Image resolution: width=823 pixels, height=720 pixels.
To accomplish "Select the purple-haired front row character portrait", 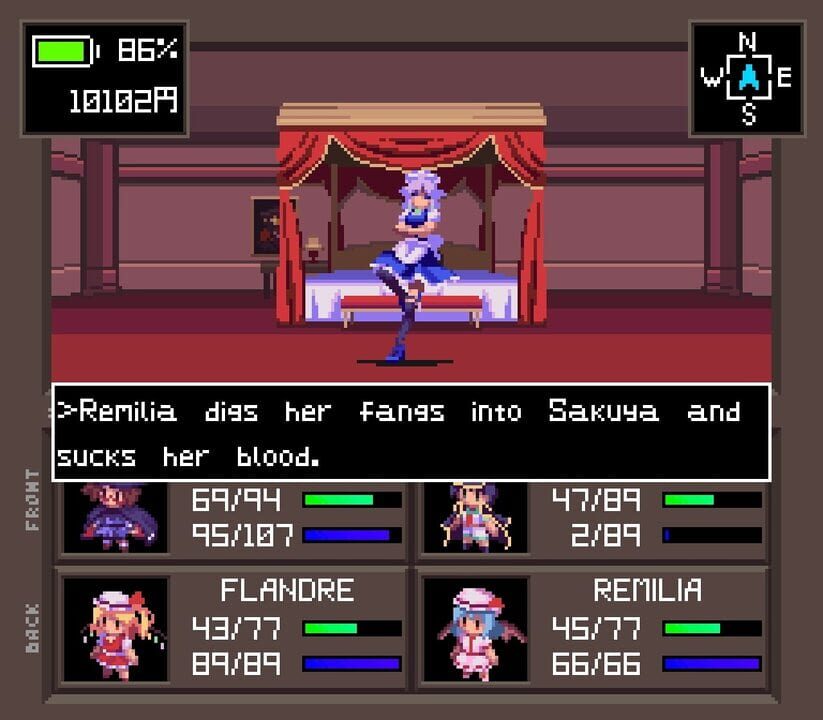I will [114, 517].
